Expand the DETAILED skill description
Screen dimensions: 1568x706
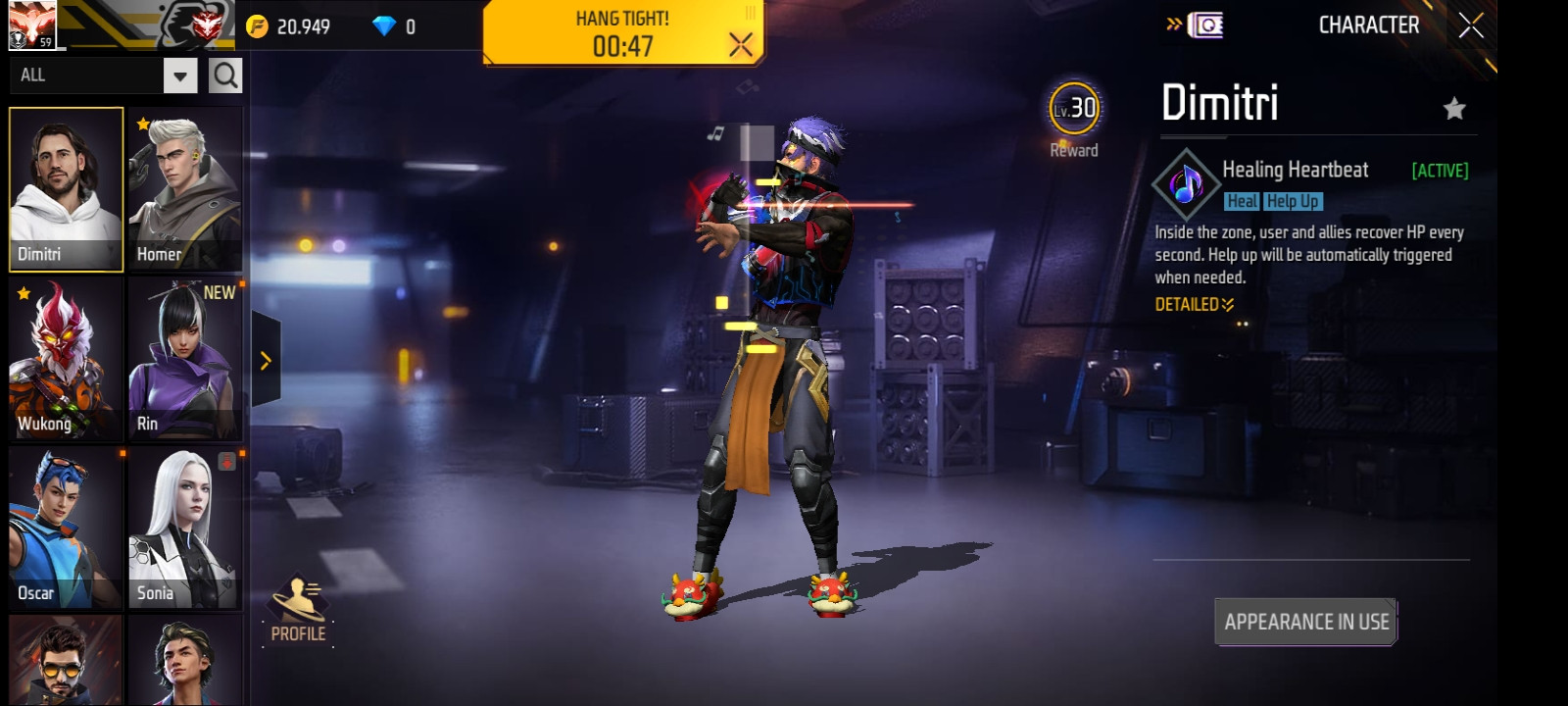point(1194,305)
